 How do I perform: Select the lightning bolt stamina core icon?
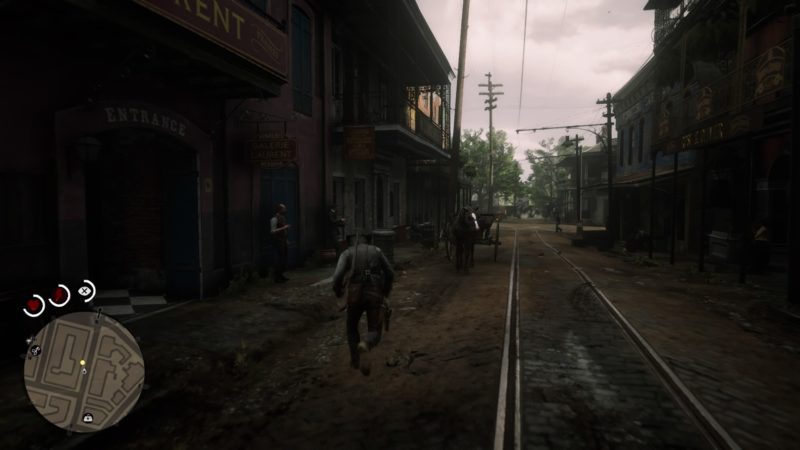pyautogui.click(x=60, y=295)
